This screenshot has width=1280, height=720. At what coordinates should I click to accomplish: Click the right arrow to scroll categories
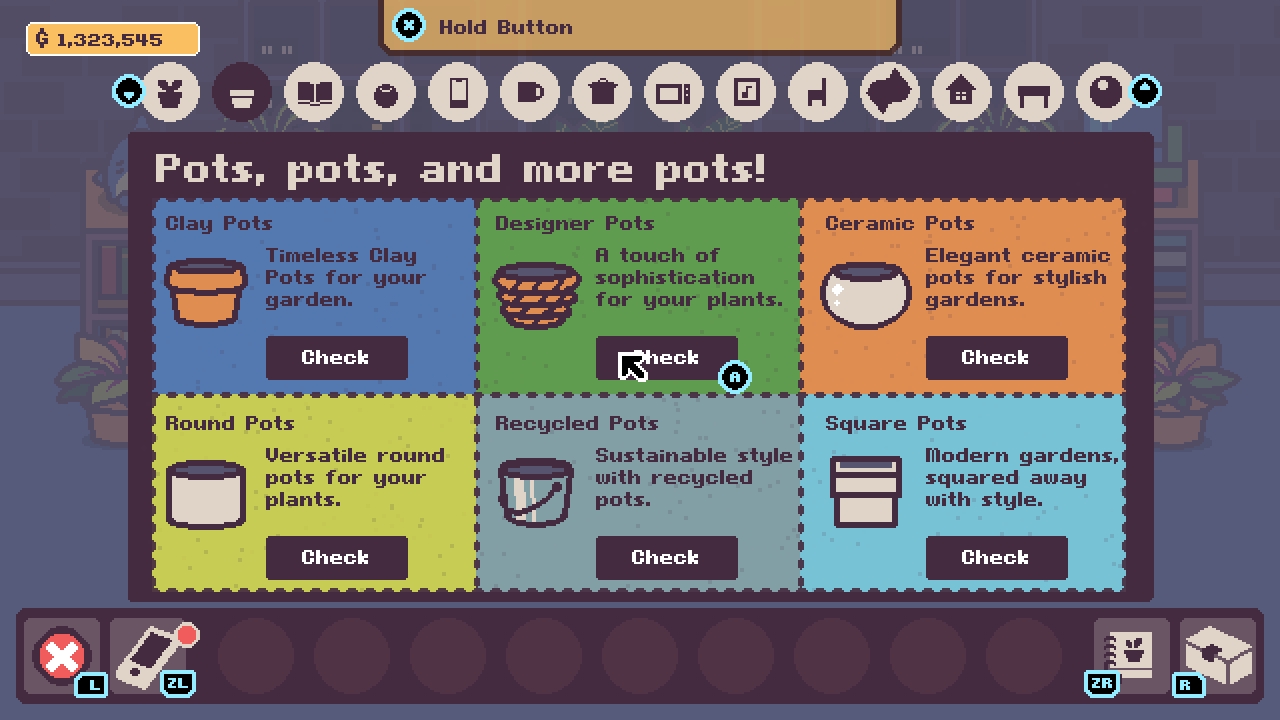pos(1145,91)
